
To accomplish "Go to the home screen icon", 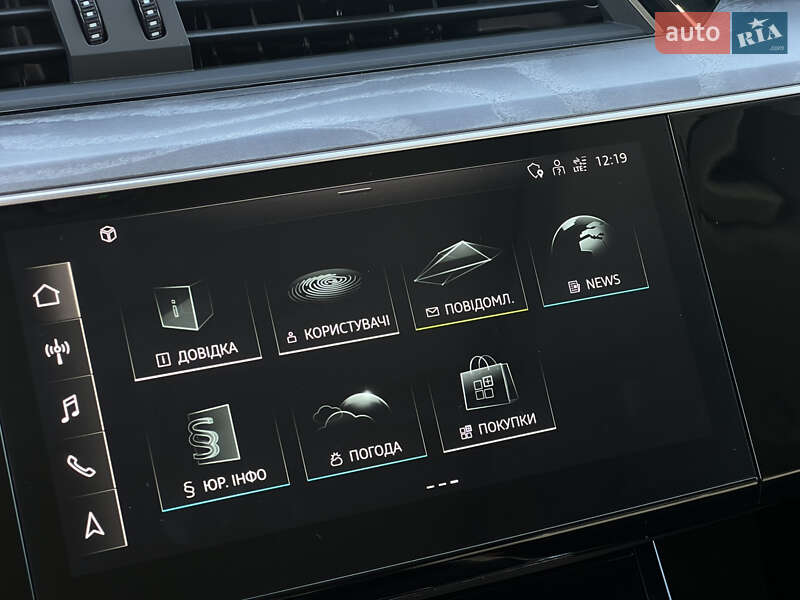I will pyautogui.click(x=47, y=295).
